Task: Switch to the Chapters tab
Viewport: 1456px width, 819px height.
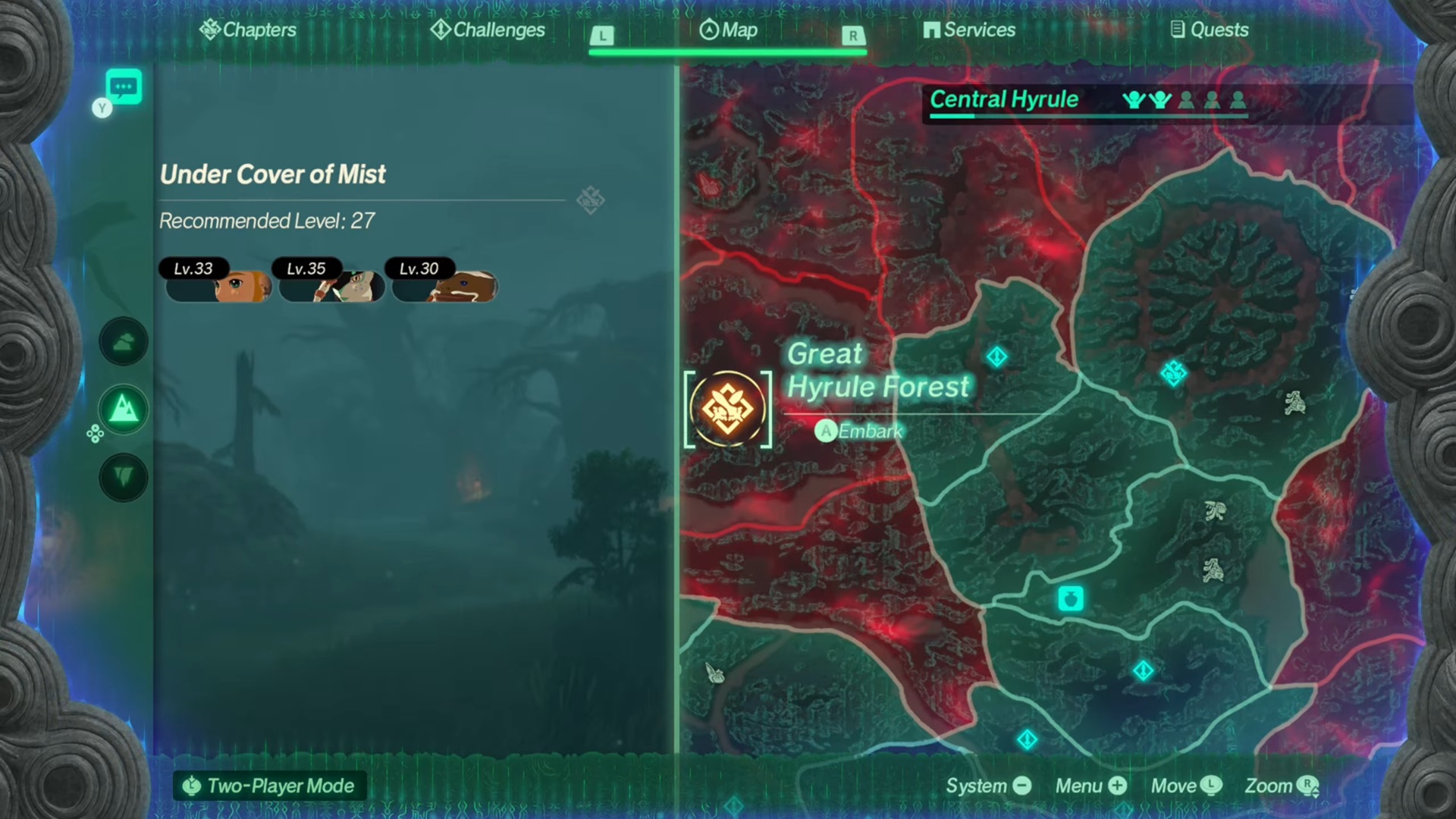Action: [x=248, y=30]
